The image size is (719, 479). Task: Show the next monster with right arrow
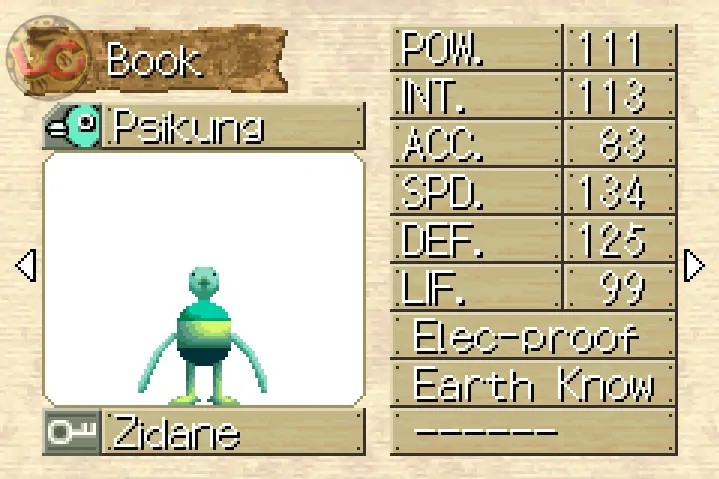click(x=694, y=266)
